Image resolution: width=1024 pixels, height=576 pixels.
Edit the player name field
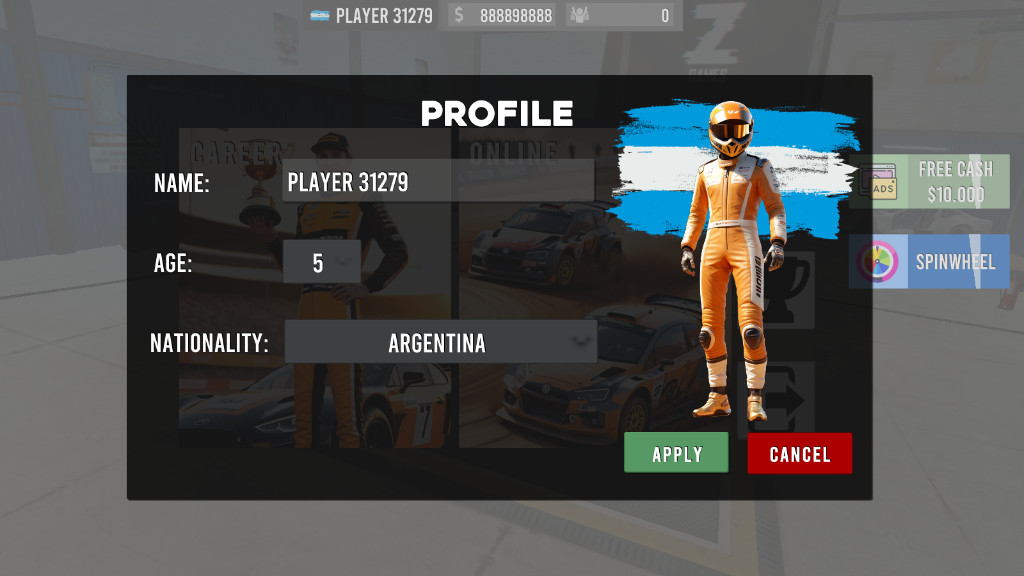[x=437, y=182]
